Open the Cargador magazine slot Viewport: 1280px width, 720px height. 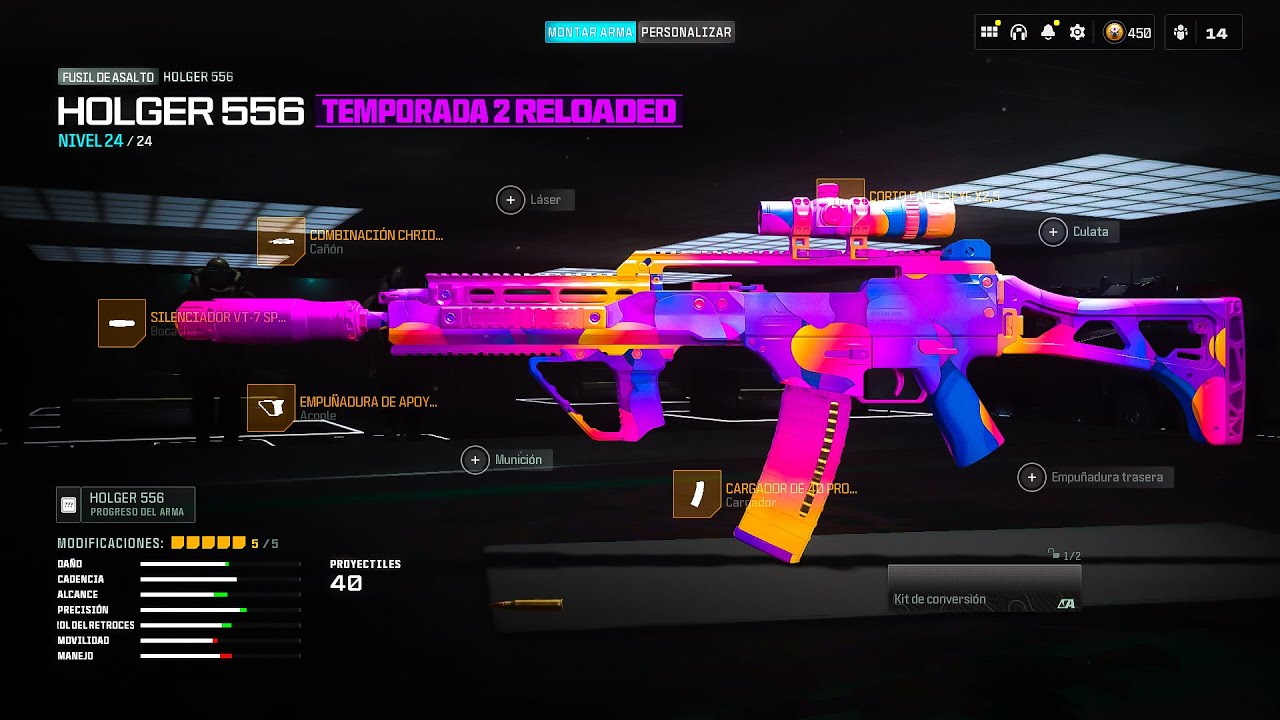click(697, 494)
